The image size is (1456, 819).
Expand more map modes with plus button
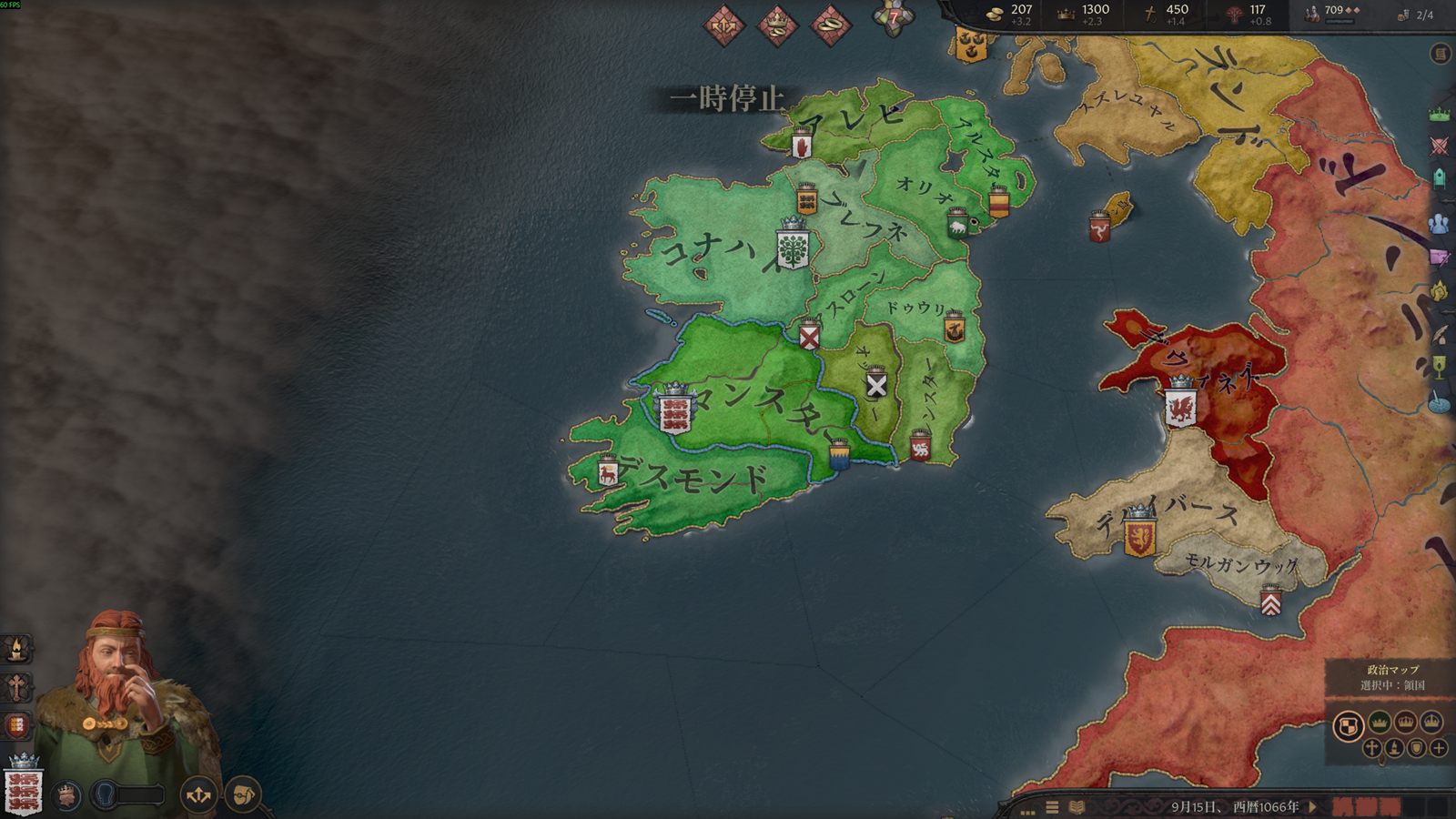pyautogui.click(x=1439, y=748)
